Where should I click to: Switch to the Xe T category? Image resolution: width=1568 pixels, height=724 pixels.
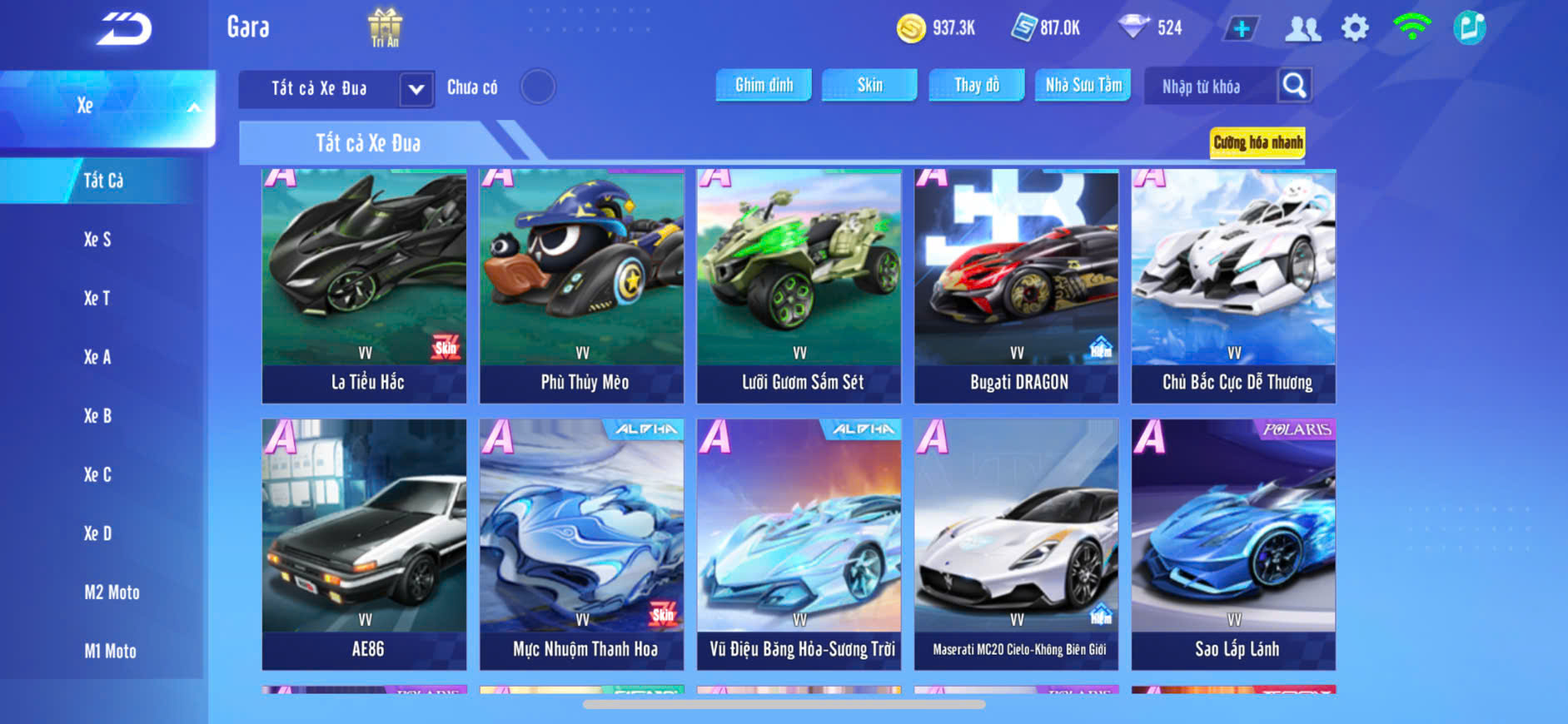pos(97,298)
